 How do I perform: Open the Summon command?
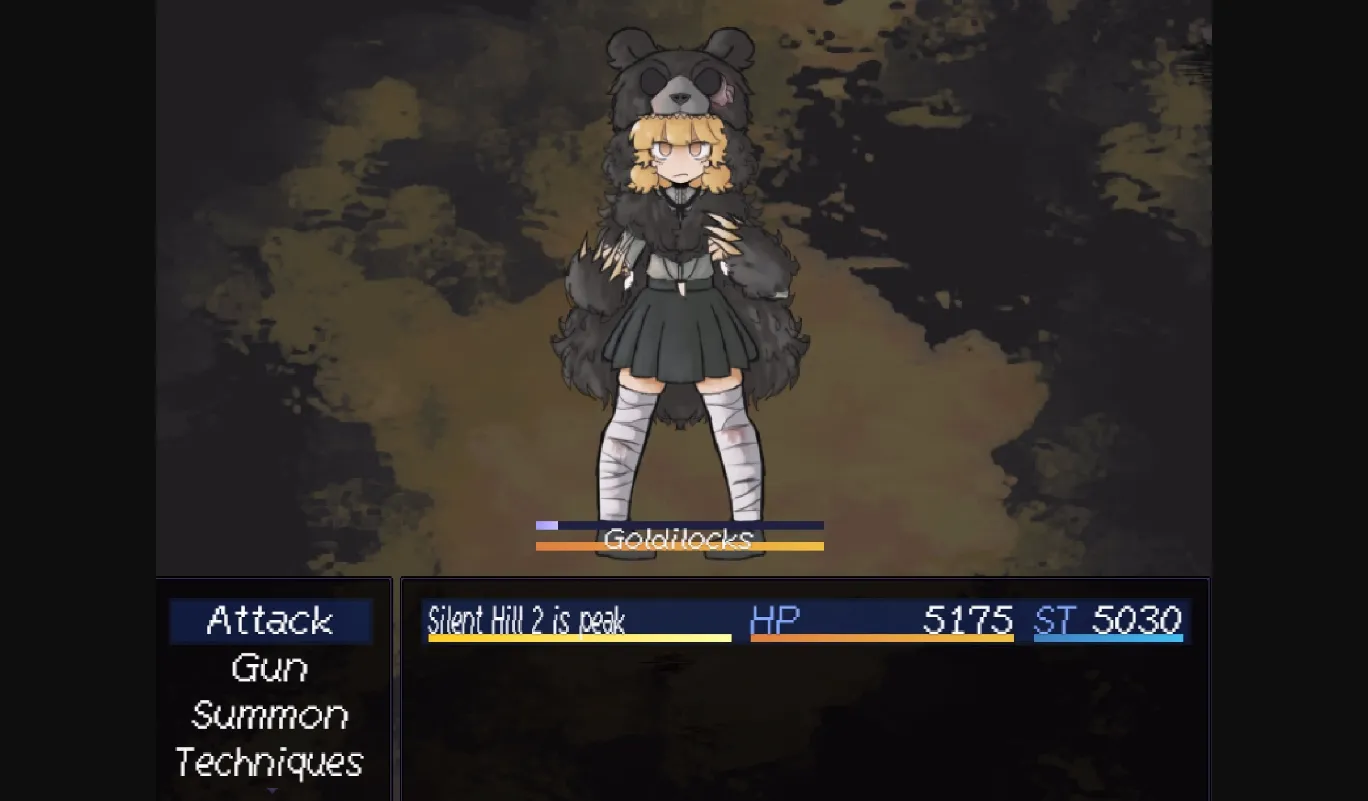tap(270, 716)
